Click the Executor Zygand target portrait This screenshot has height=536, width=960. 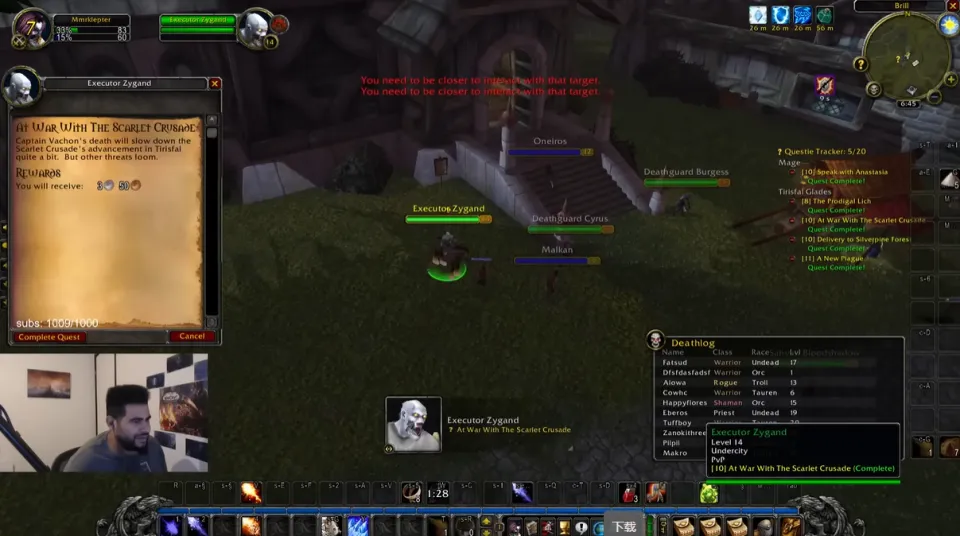tap(254, 27)
